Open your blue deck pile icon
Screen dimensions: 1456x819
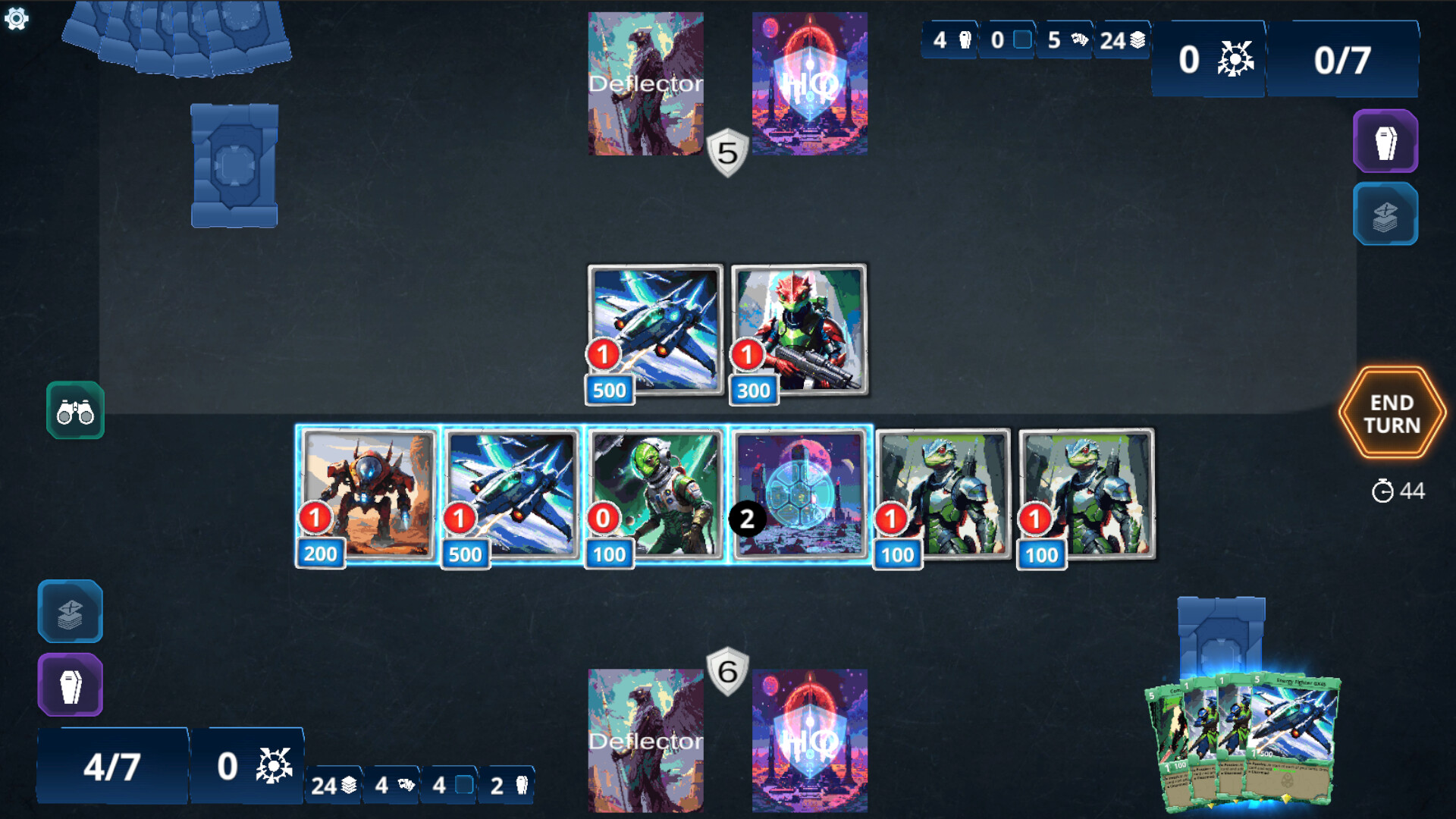click(71, 612)
